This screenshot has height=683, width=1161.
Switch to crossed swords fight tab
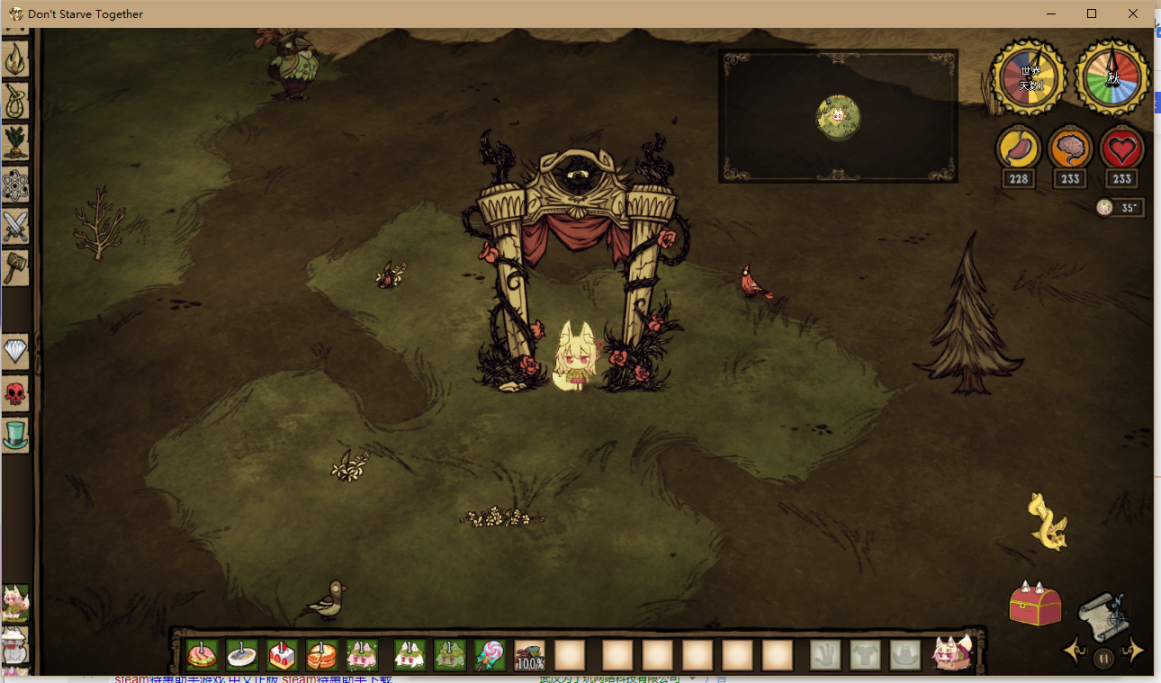15,227
